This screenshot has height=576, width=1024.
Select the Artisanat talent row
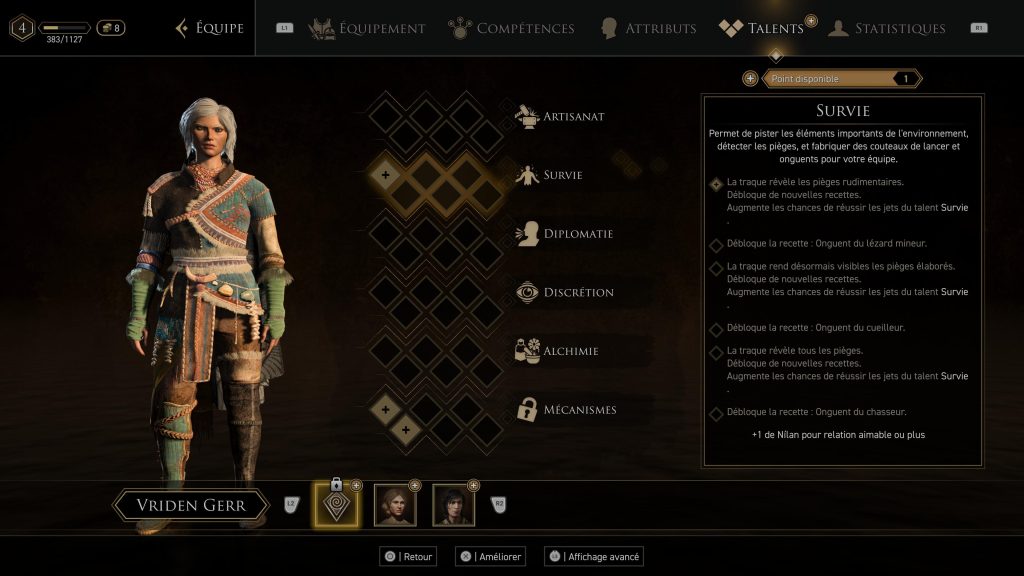[573, 116]
